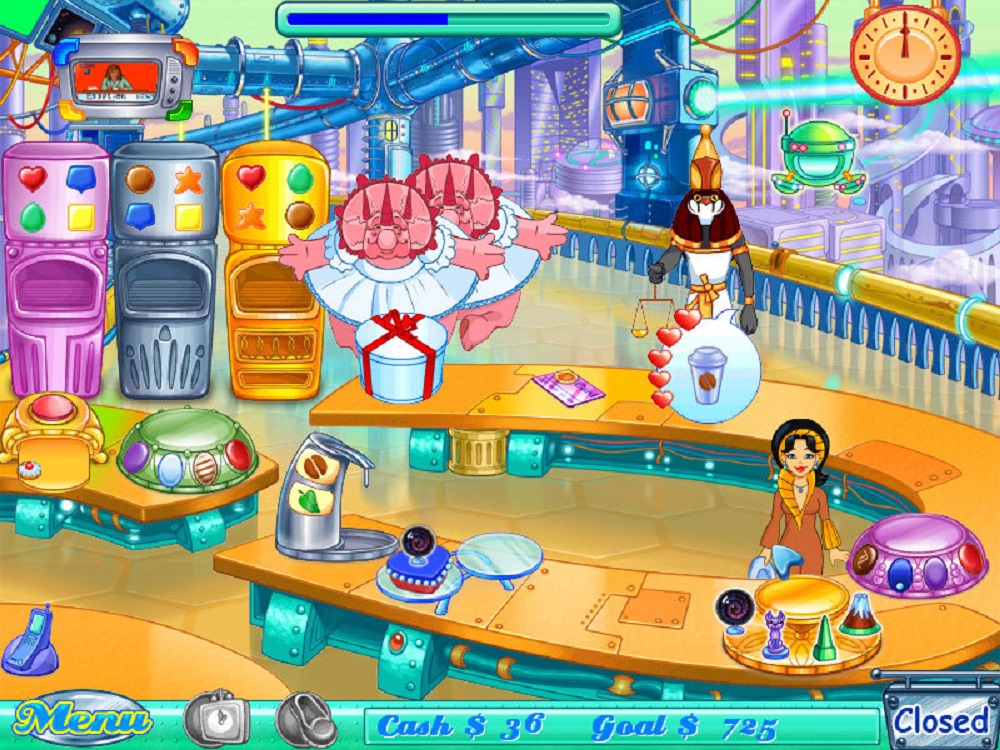Select the shoes upgrade icon
The image size is (1000, 750).
(306, 717)
